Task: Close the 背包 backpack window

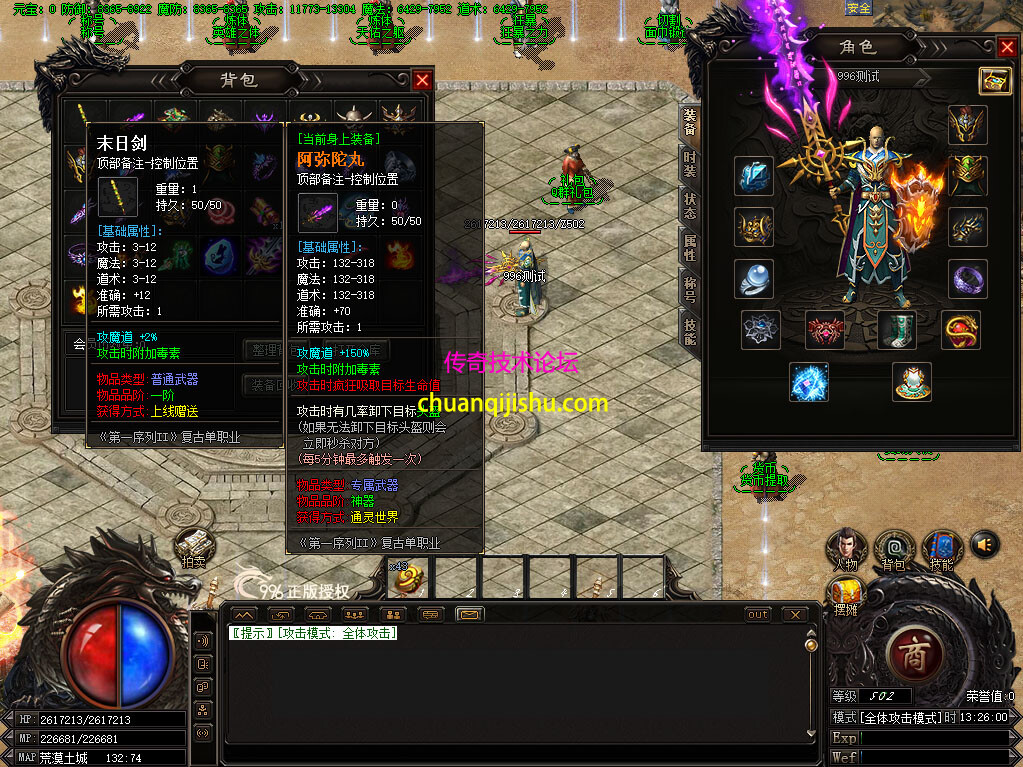Action: point(423,80)
